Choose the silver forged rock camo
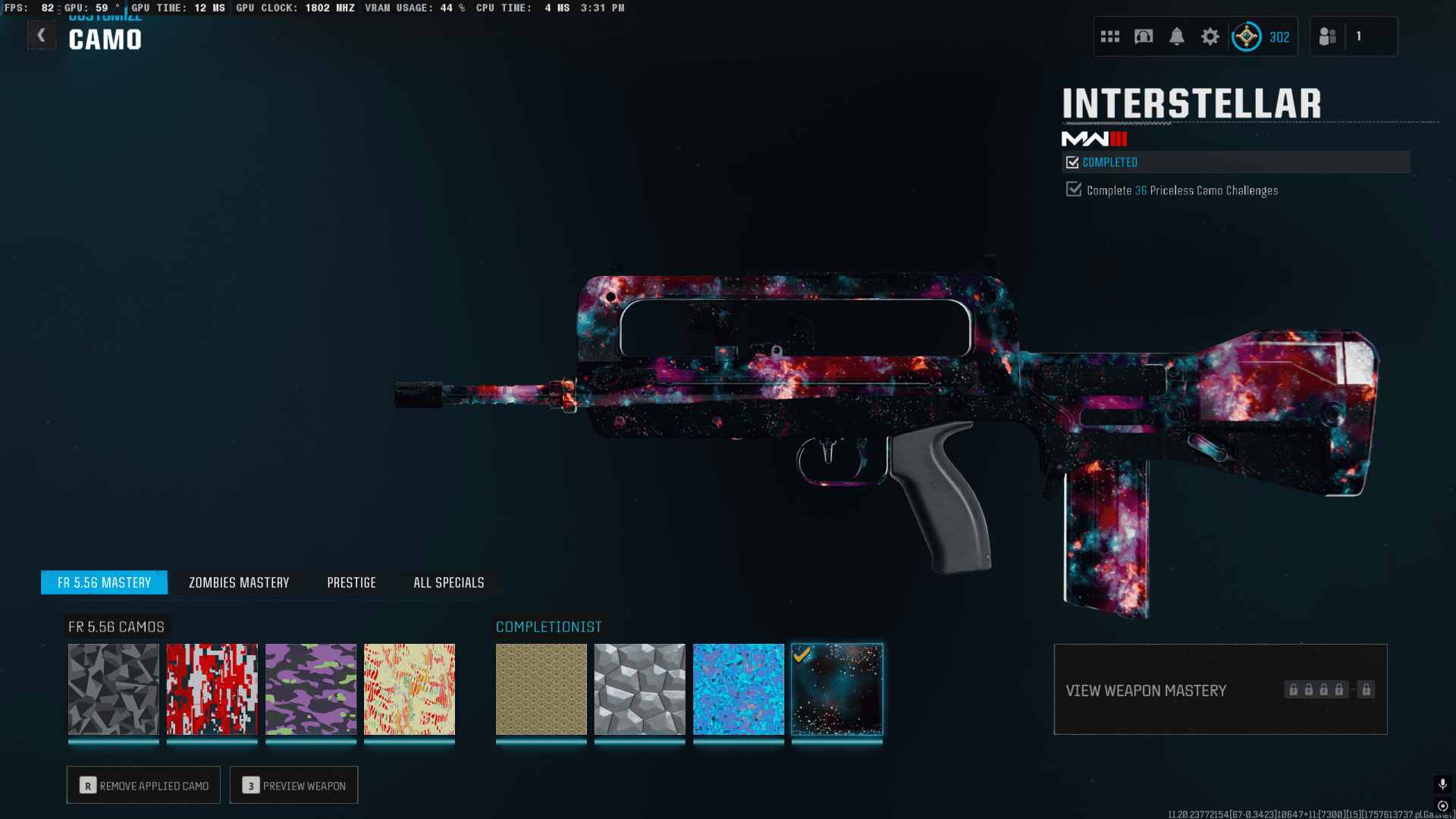1456x819 pixels. point(640,689)
